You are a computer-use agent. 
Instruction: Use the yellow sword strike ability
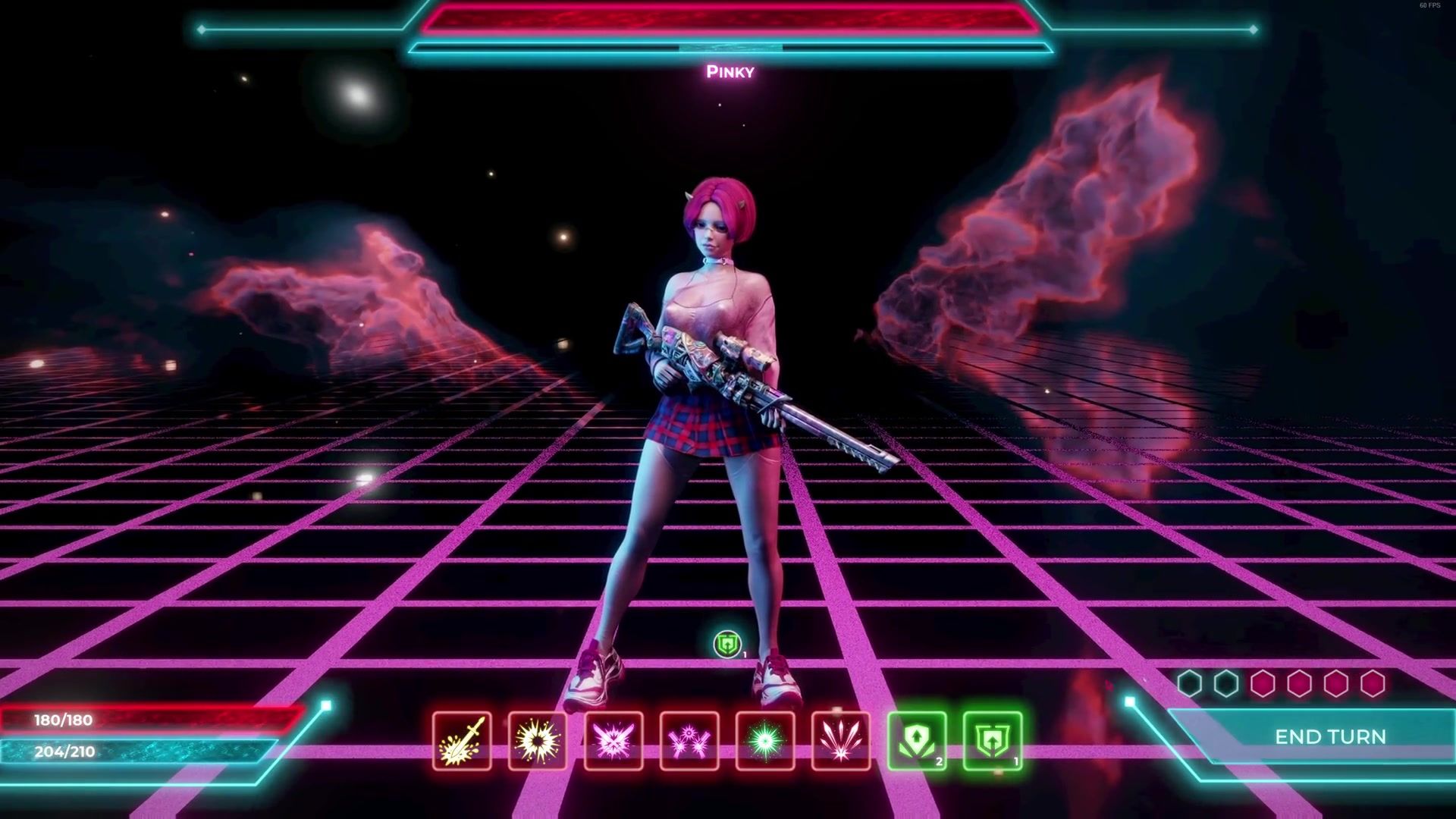[x=462, y=741]
